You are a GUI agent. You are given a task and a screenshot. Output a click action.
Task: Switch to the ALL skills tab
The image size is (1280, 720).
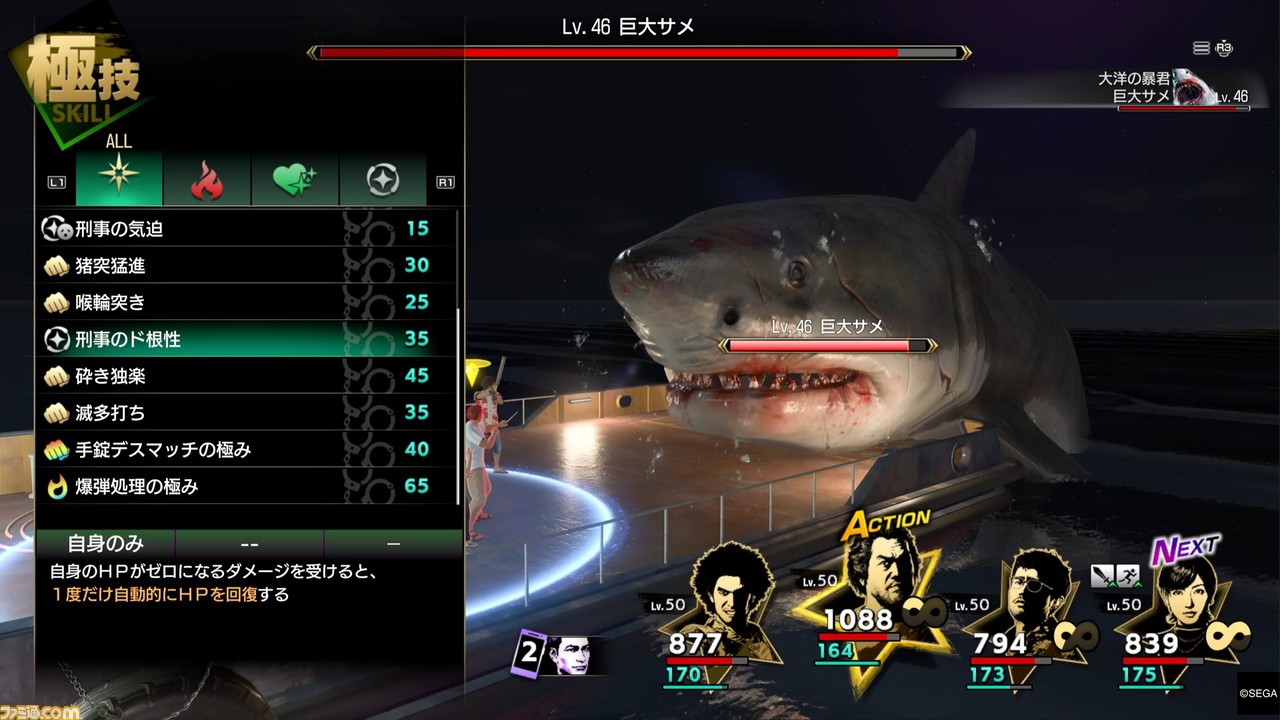[119, 180]
